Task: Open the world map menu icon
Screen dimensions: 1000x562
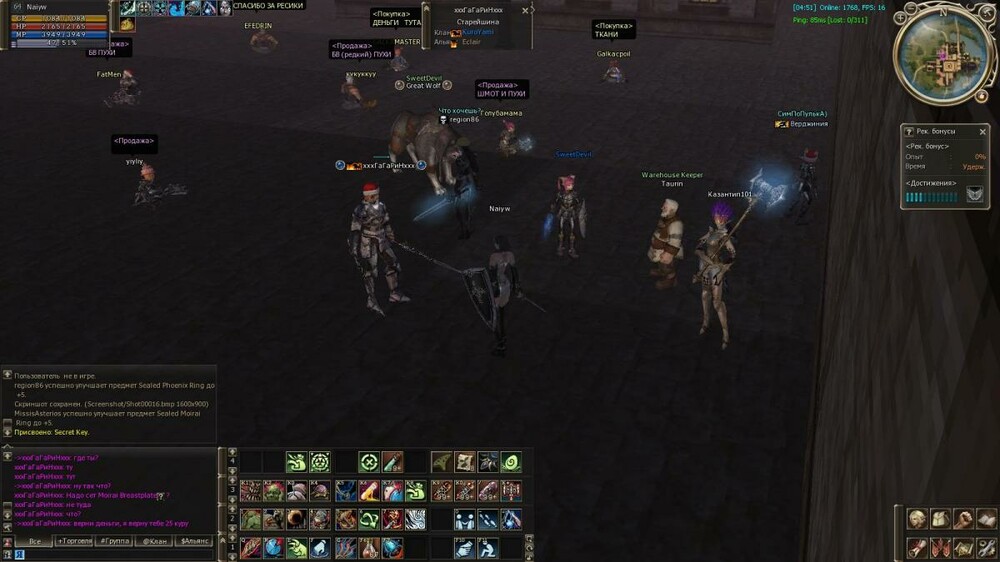Action: (961, 547)
